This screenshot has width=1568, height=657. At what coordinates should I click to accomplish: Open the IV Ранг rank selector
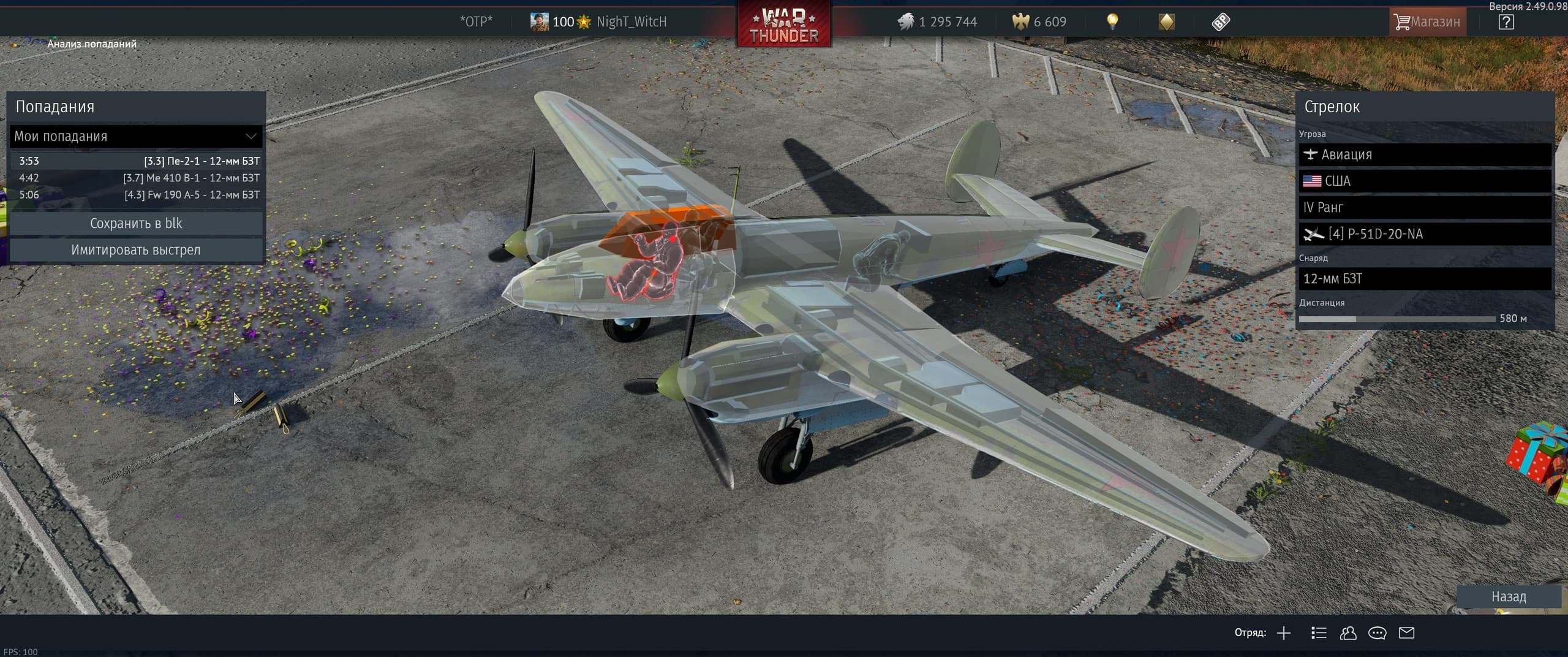coord(1425,208)
